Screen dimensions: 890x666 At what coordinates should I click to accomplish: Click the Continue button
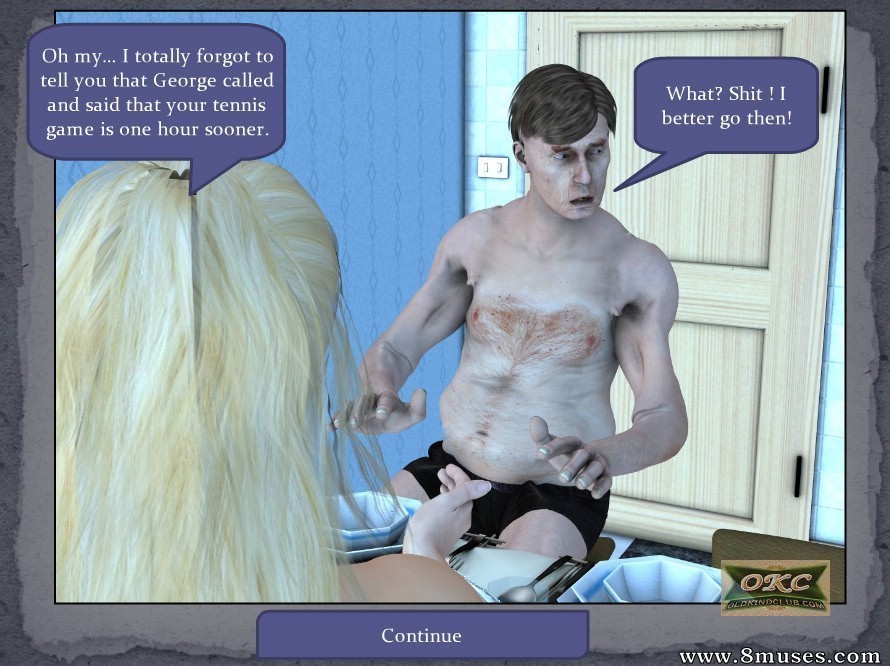tap(422, 635)
